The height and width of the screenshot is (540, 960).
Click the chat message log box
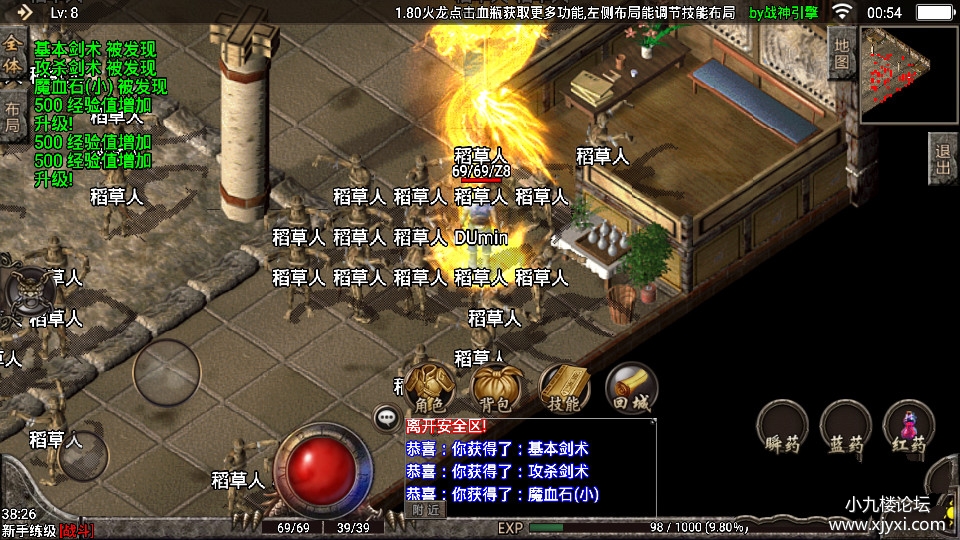(530, 468)
